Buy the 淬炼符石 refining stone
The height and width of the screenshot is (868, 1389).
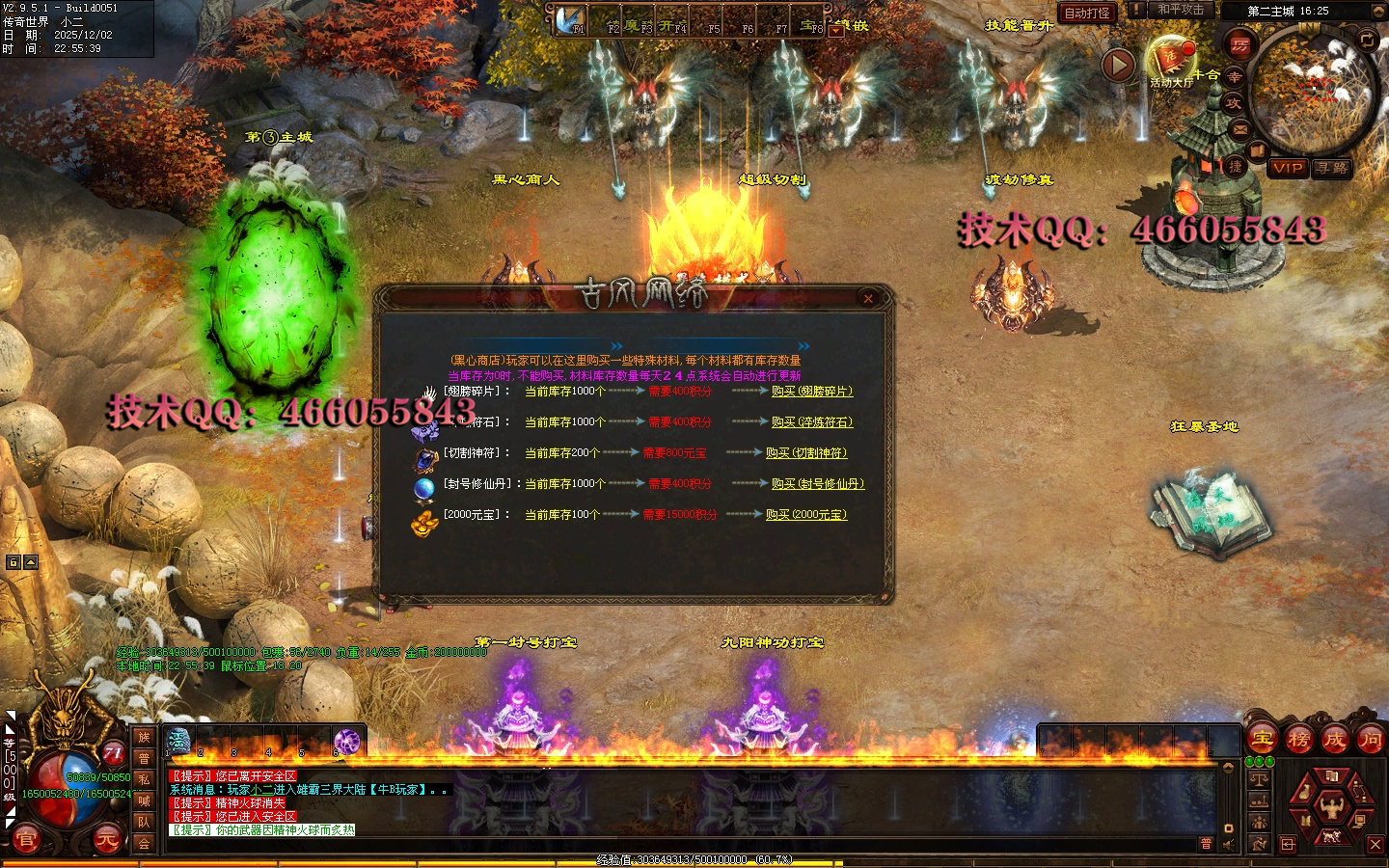tap(811, 422)
